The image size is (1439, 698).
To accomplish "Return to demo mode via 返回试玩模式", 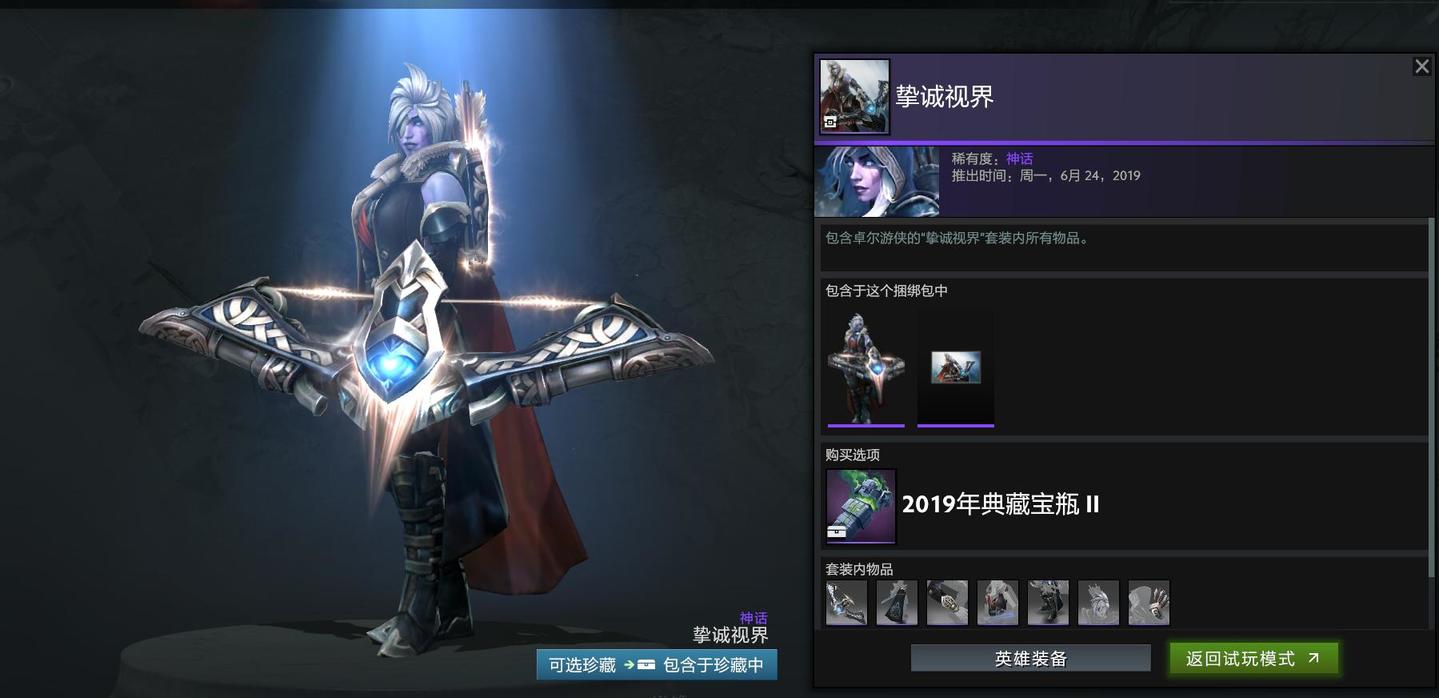I will tap(1253, 658).
